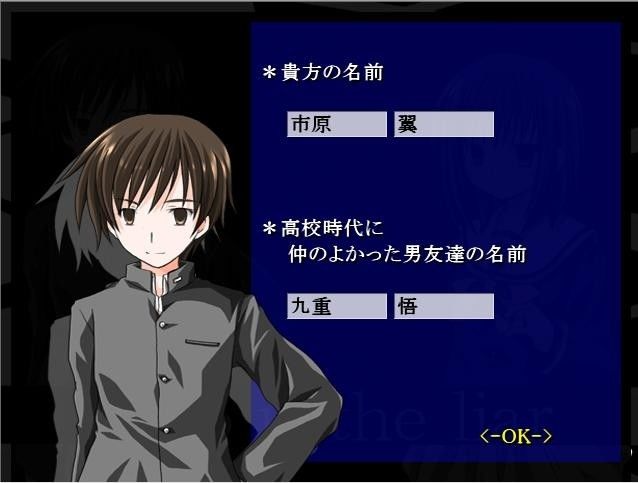The height and width of the screenshot is (483, 638).
Task: Click the surname field containing 市原
Action: tap(335, 124)
